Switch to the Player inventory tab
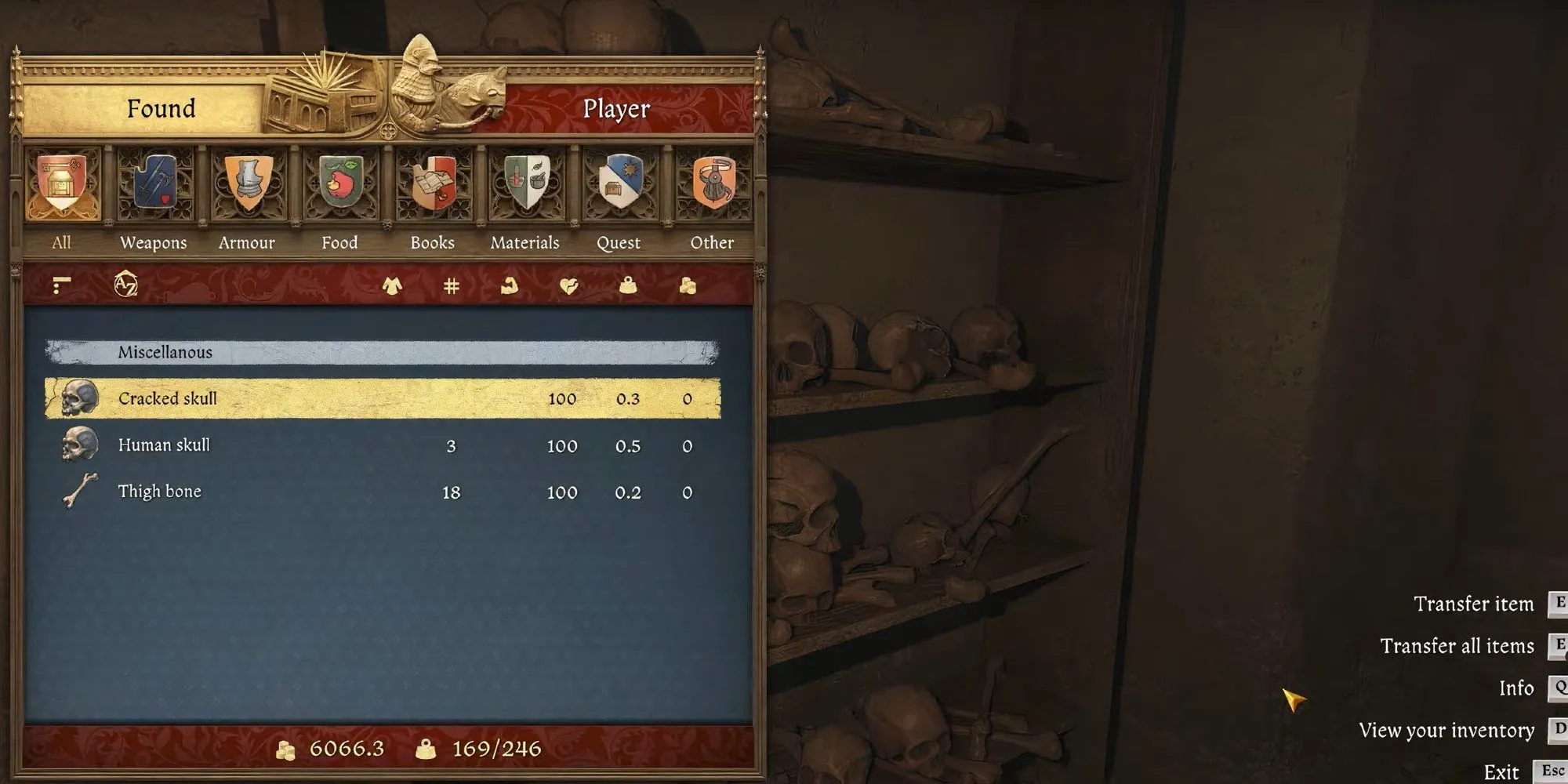This screenshot has width=1568, height=784. click(616, 108)
